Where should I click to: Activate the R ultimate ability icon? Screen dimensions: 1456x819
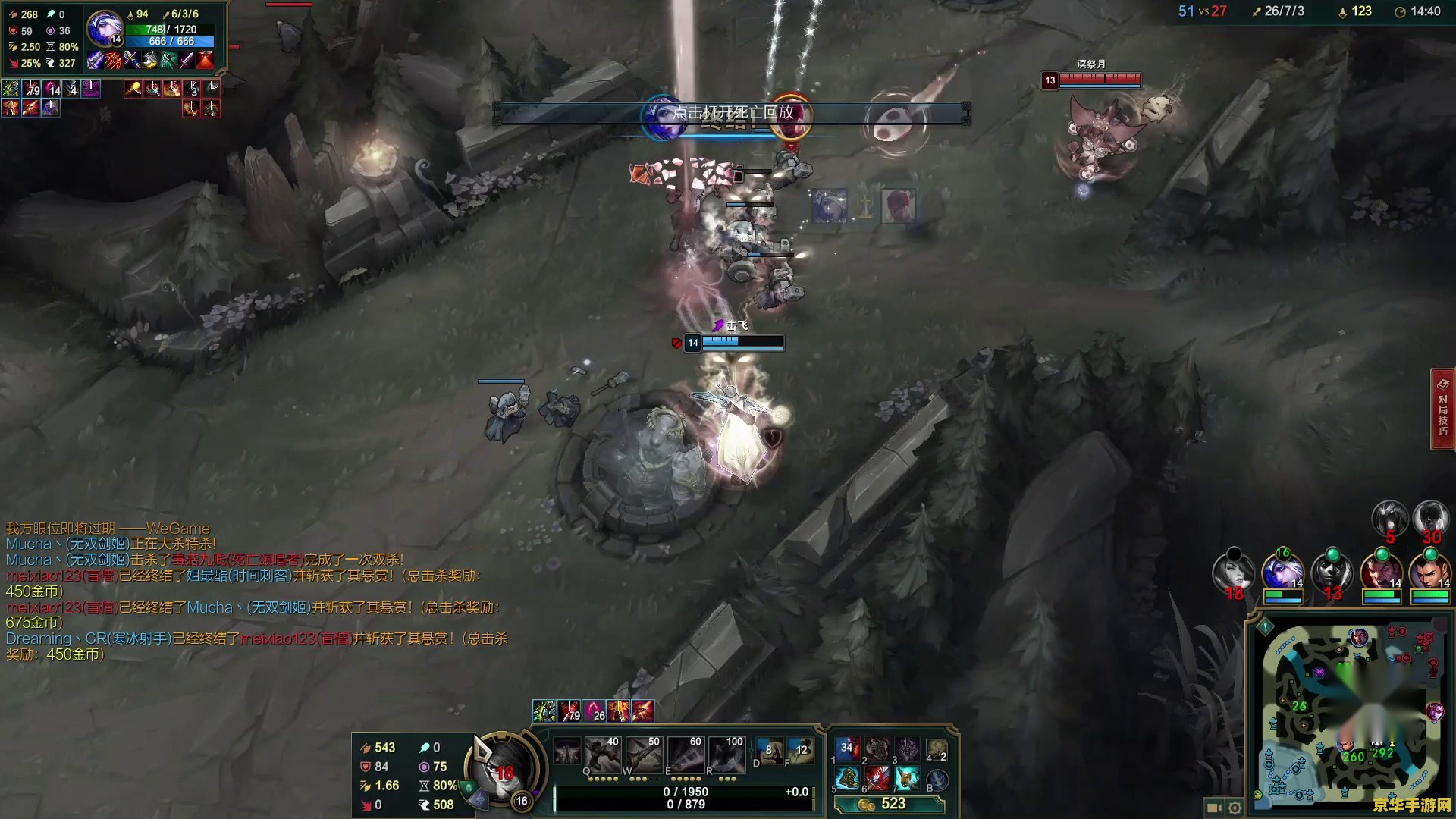[x=726, y=755]
